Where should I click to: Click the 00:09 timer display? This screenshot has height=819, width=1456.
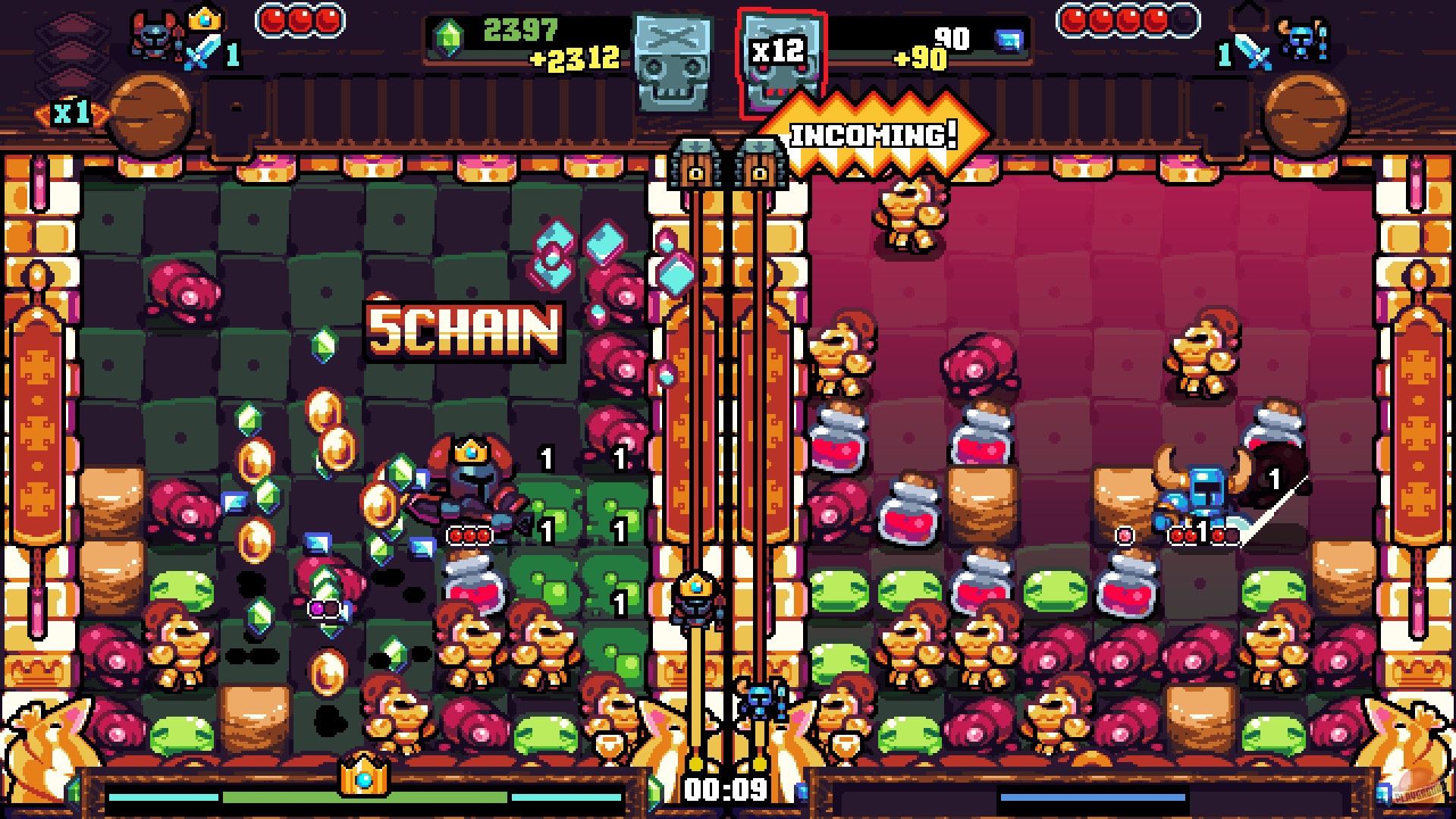726,789
